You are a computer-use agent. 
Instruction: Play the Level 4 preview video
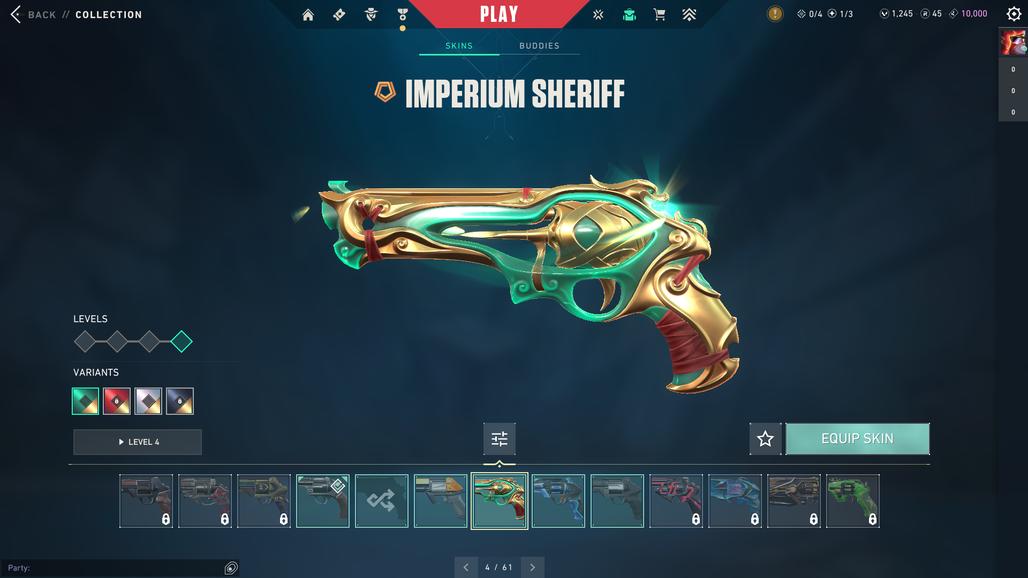point(137,442)
